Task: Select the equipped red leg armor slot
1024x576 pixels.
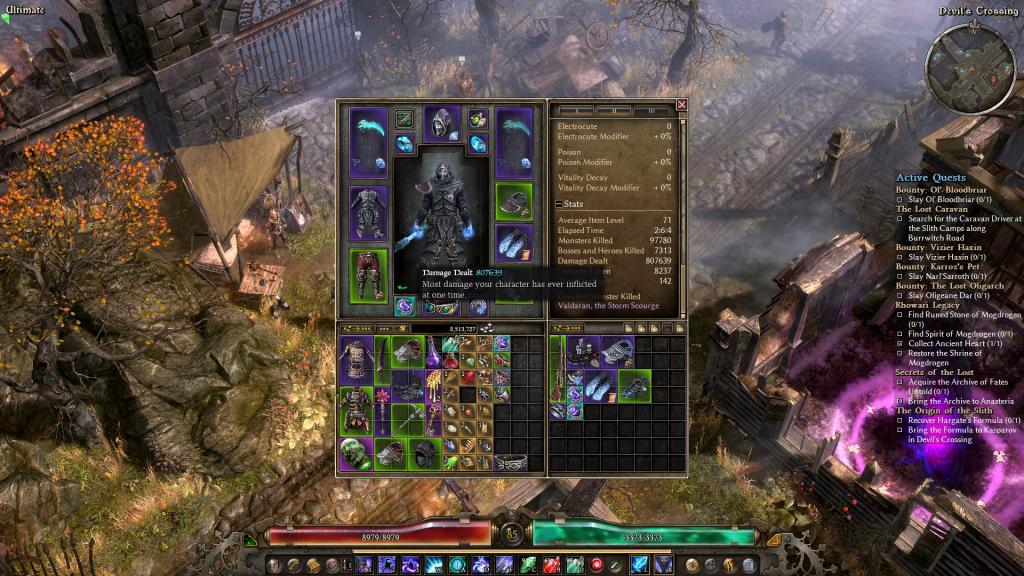Action: [x=368, y=273]
